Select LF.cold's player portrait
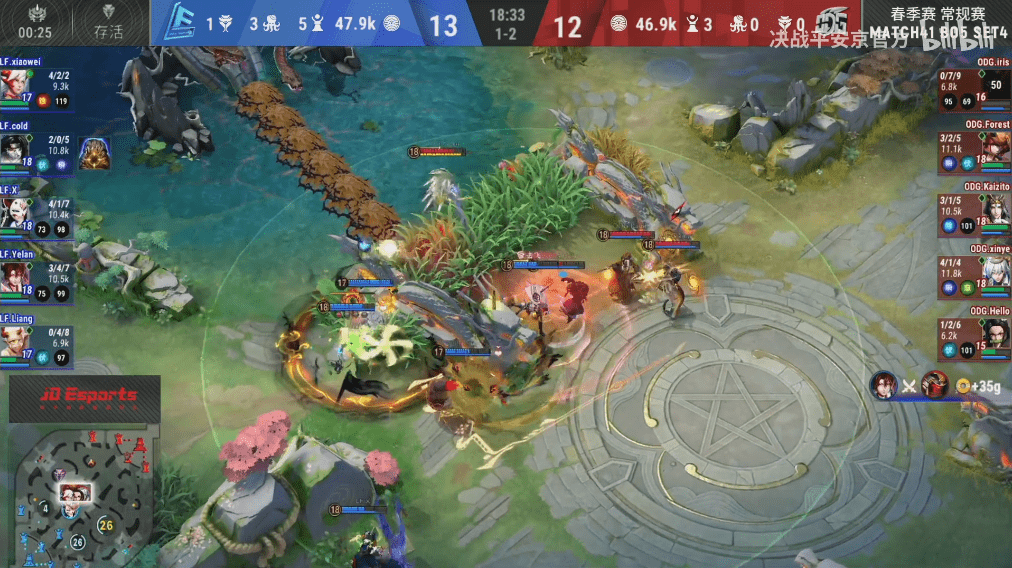This screenshot has height=568, width=1012. tap(12, 148)
